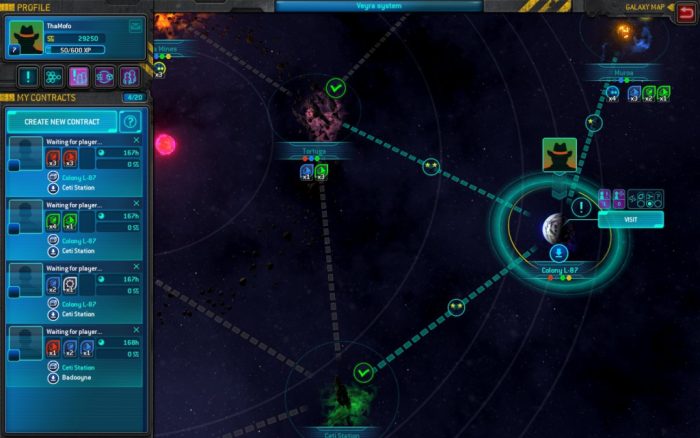Select the exclamation mark profile tab
Image resolution: width=700 pixels, height=438 pixels.
coord(28,76)
